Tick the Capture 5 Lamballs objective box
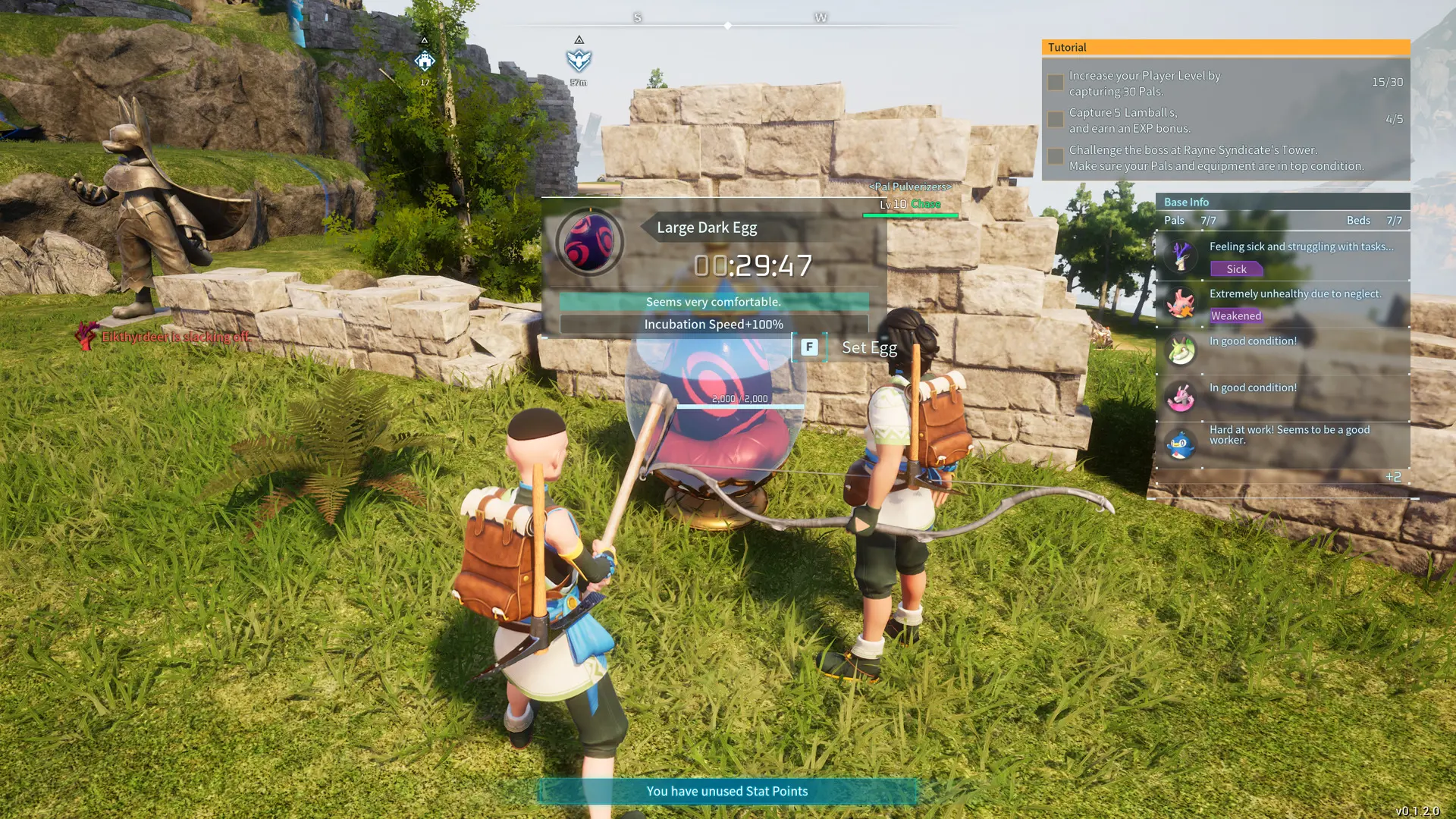 [x=1055, y=120]
